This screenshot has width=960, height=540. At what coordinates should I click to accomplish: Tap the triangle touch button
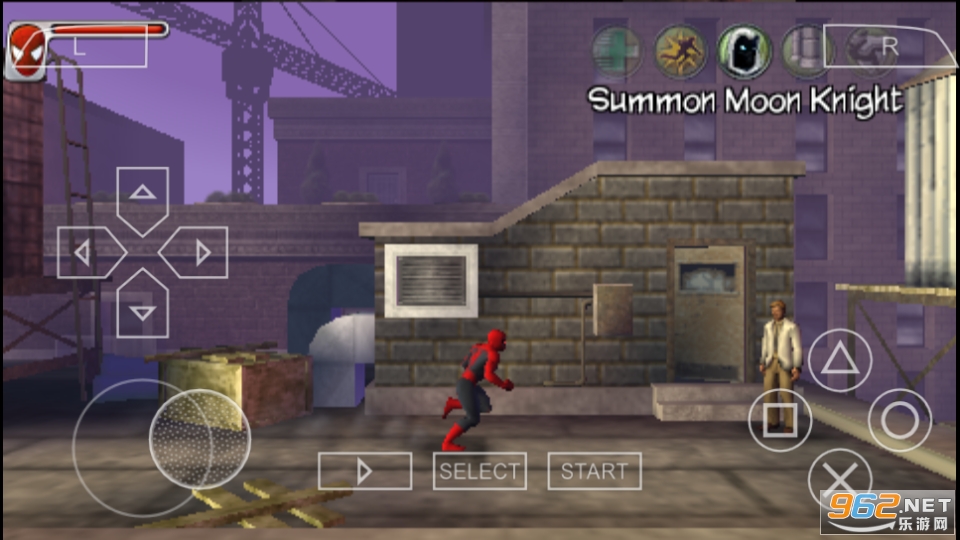point(840,360)
